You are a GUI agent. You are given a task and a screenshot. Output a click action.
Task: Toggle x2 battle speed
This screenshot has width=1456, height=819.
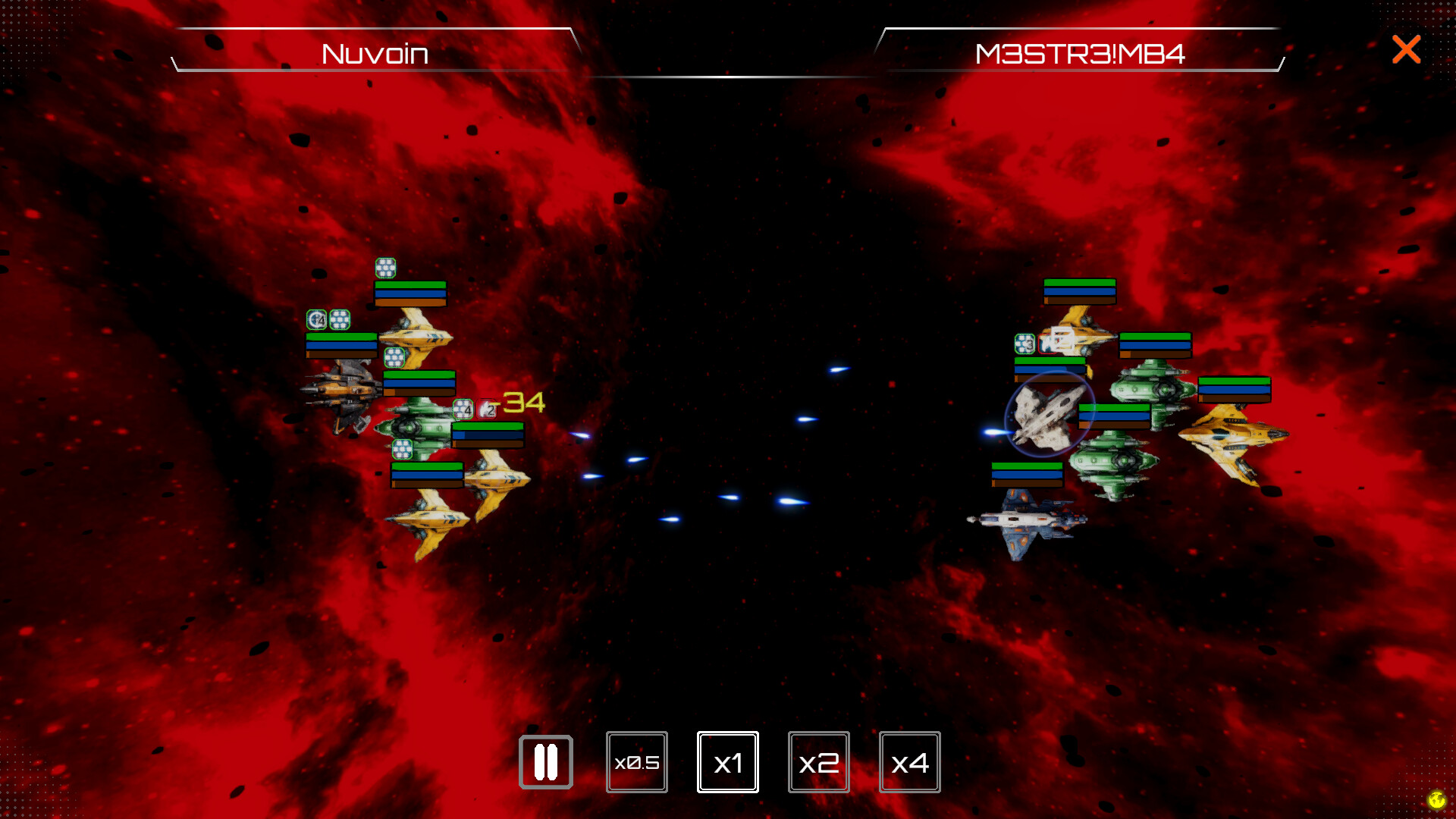pos(819,762)
